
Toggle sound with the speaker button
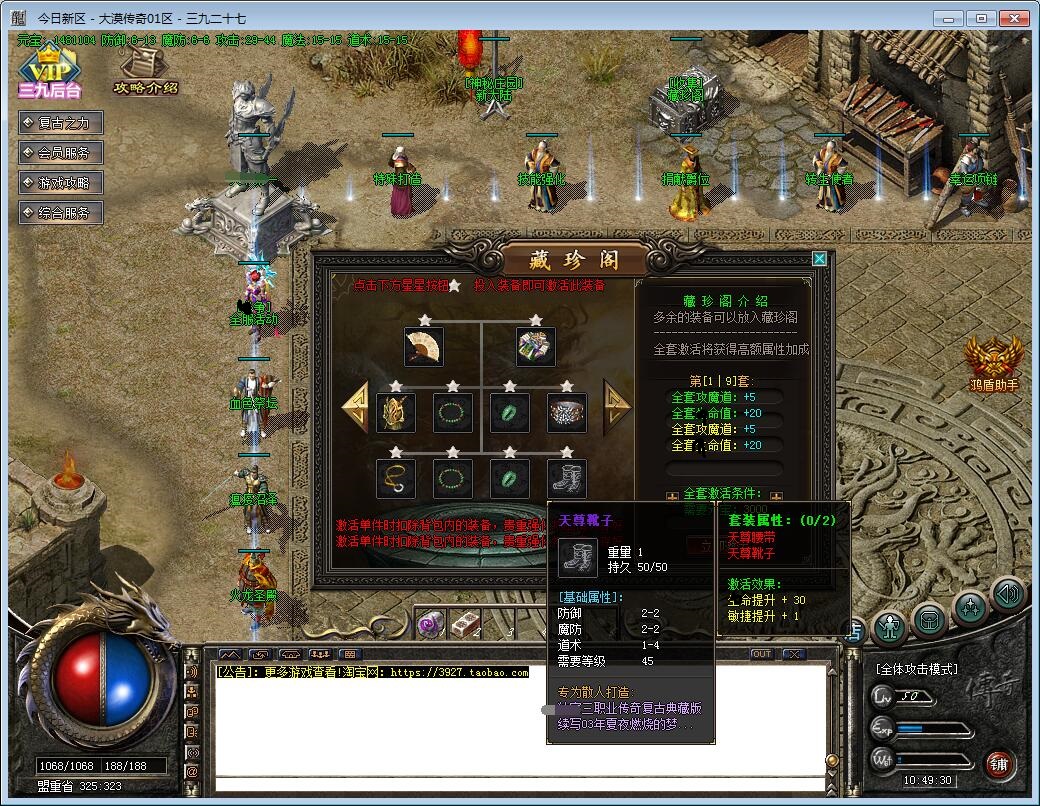coord(1009,596)
